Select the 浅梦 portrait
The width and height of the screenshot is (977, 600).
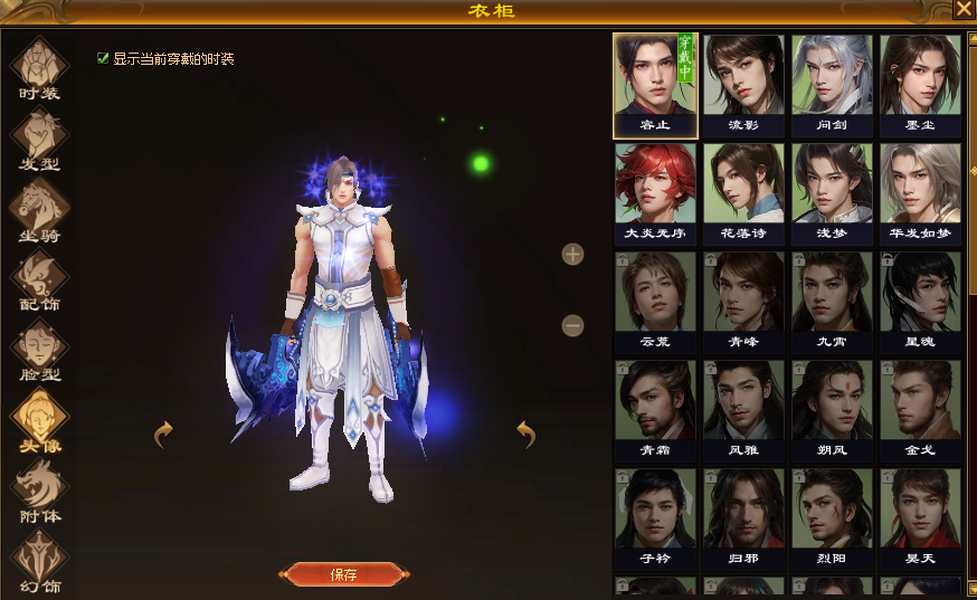(x=831, y=193)
